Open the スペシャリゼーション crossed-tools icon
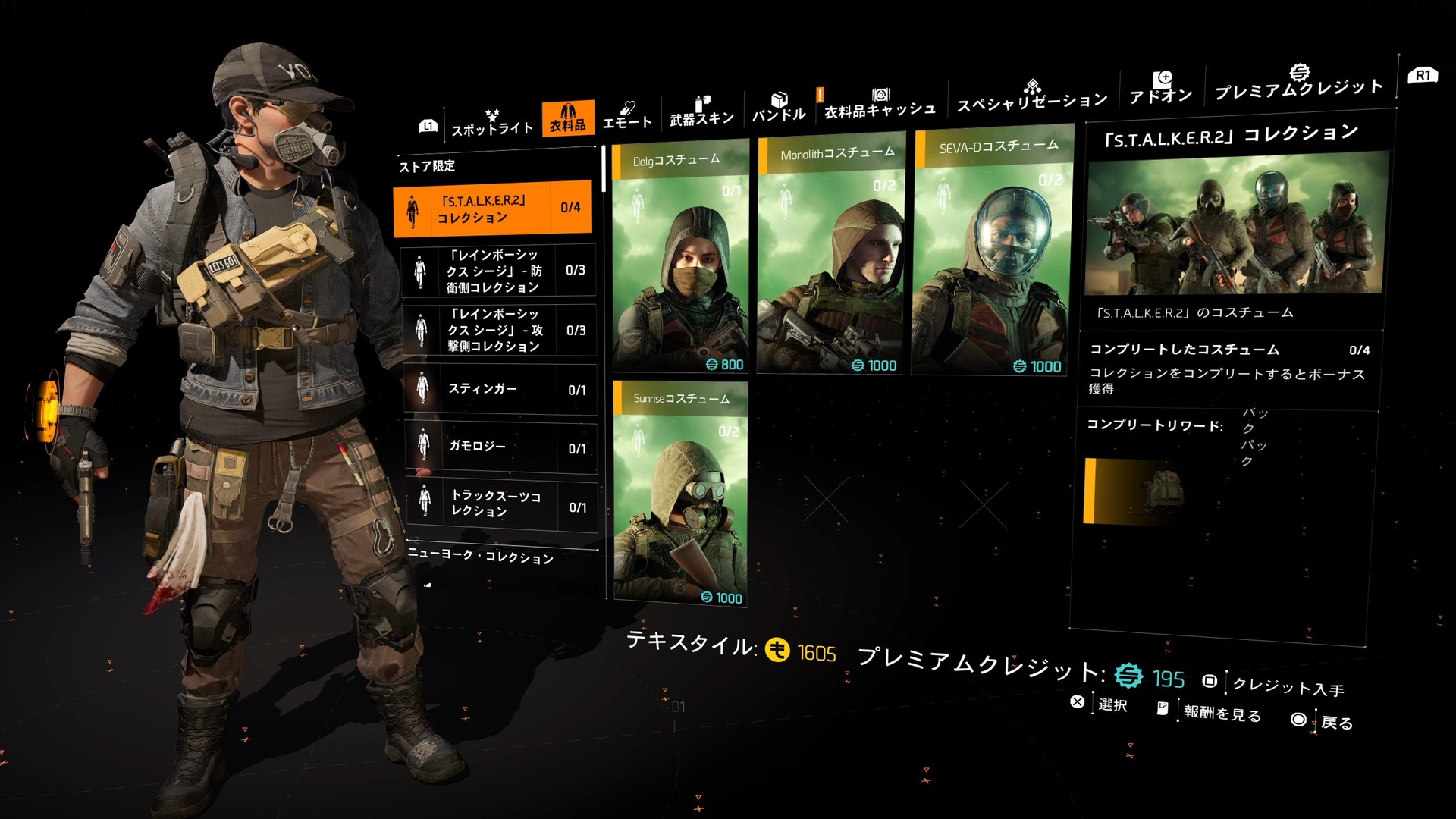Screen dimensions: 1456x819 [x=1031, y=87]
